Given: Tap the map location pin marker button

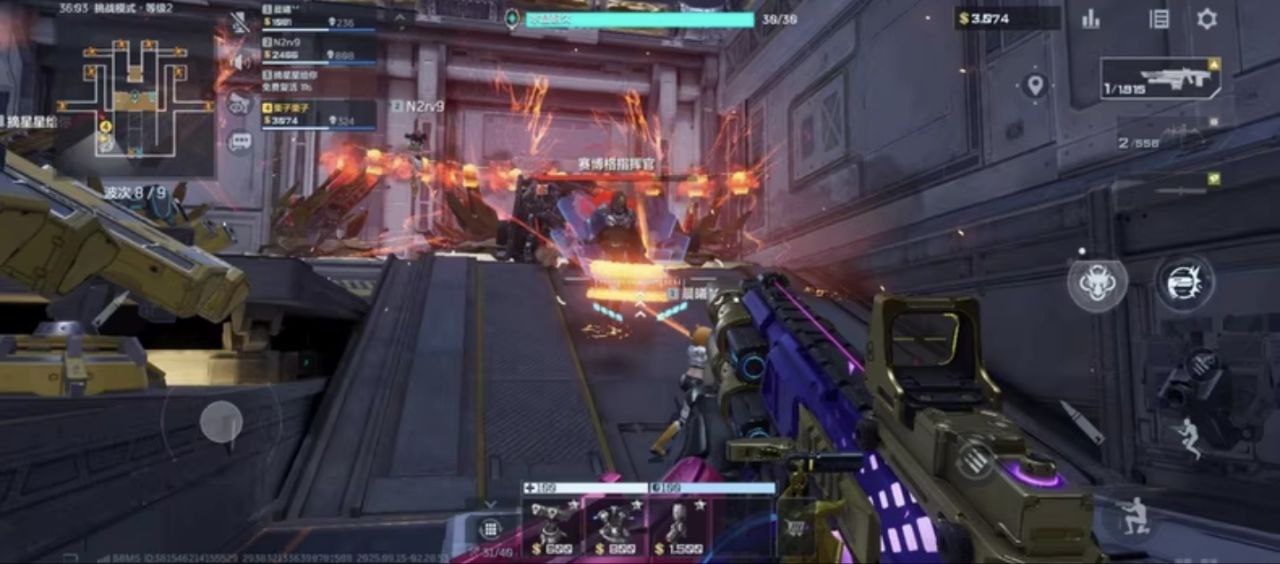Looking at the screenshot, I should [1035, 85].
